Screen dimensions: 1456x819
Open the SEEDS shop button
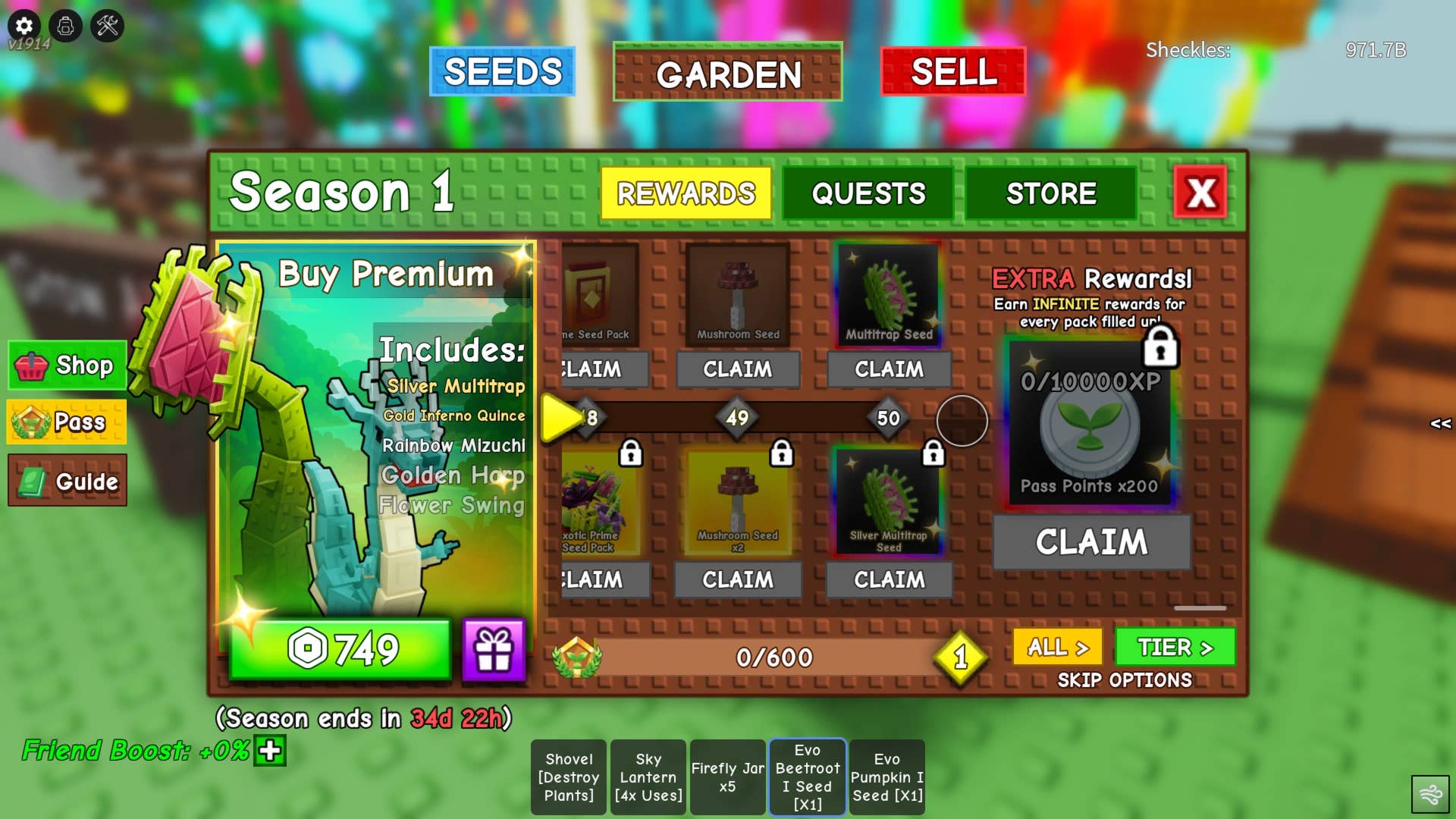click(502, 72)
